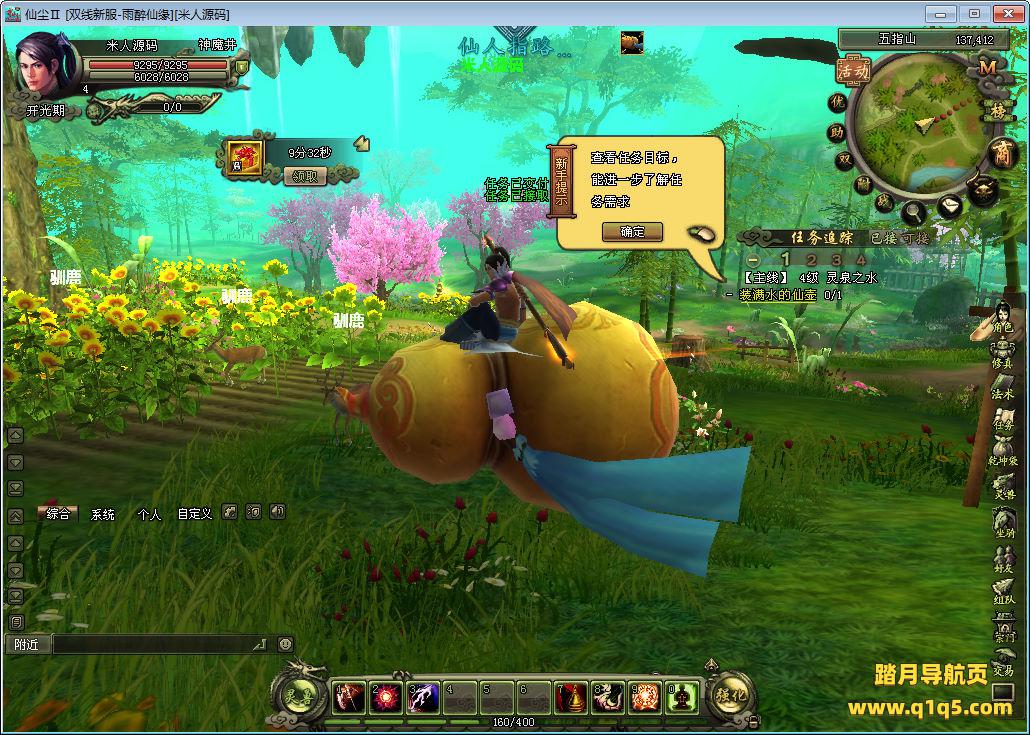1030x735 pixels.
Task: Claim the timed reward with 领取
Action: click(x=307, y=176)
